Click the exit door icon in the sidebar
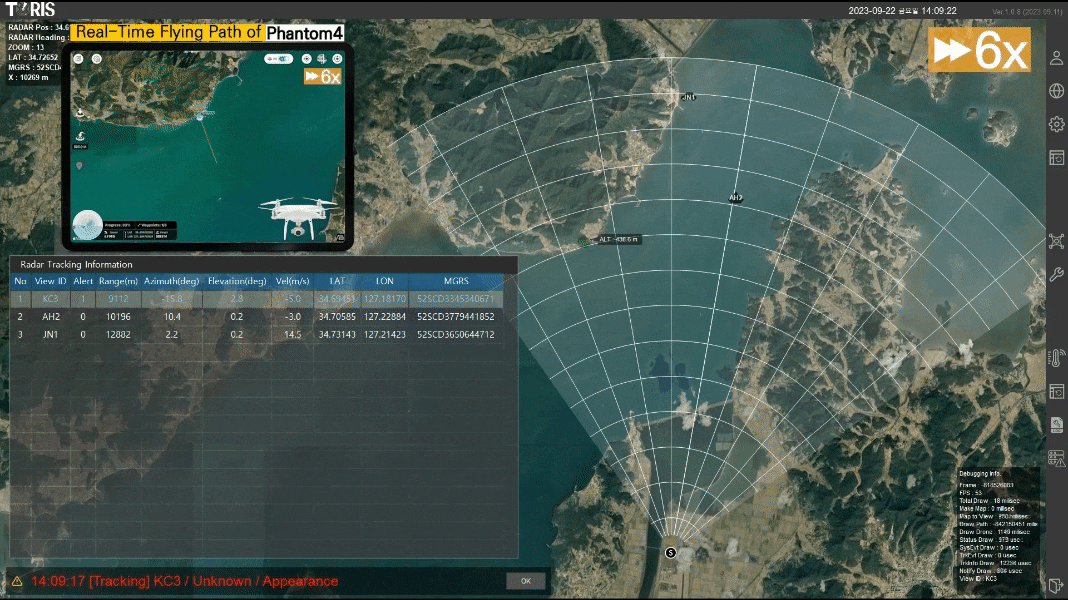 [x=1056, y=584]
